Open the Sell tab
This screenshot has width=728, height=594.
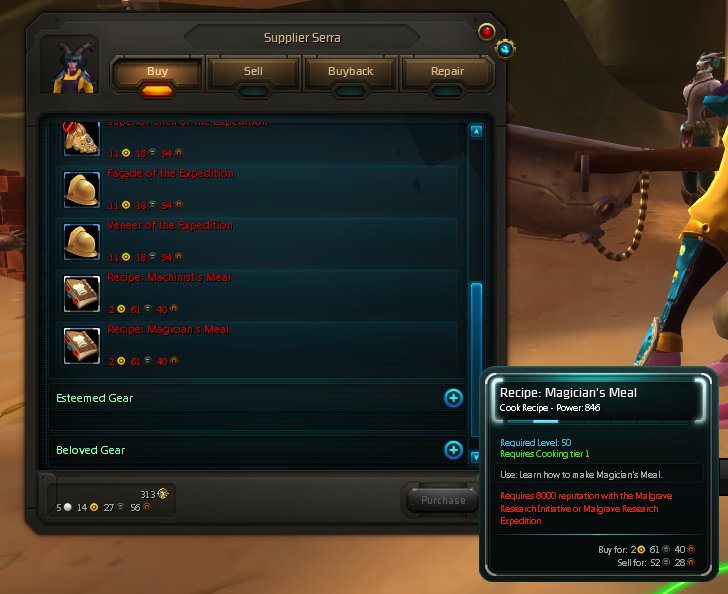click(x=253, y=72)
